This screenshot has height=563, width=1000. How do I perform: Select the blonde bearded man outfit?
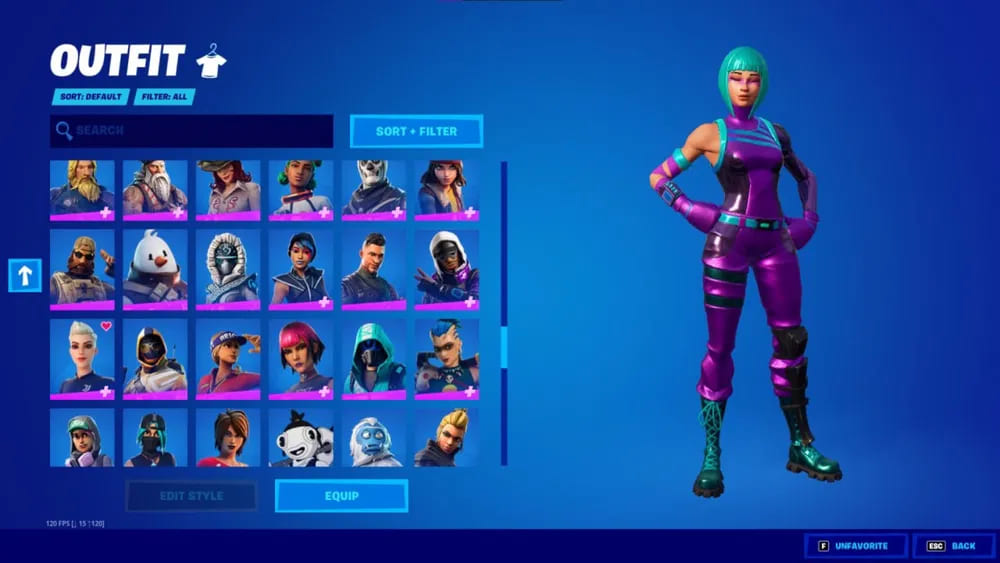tap(82, 189)
